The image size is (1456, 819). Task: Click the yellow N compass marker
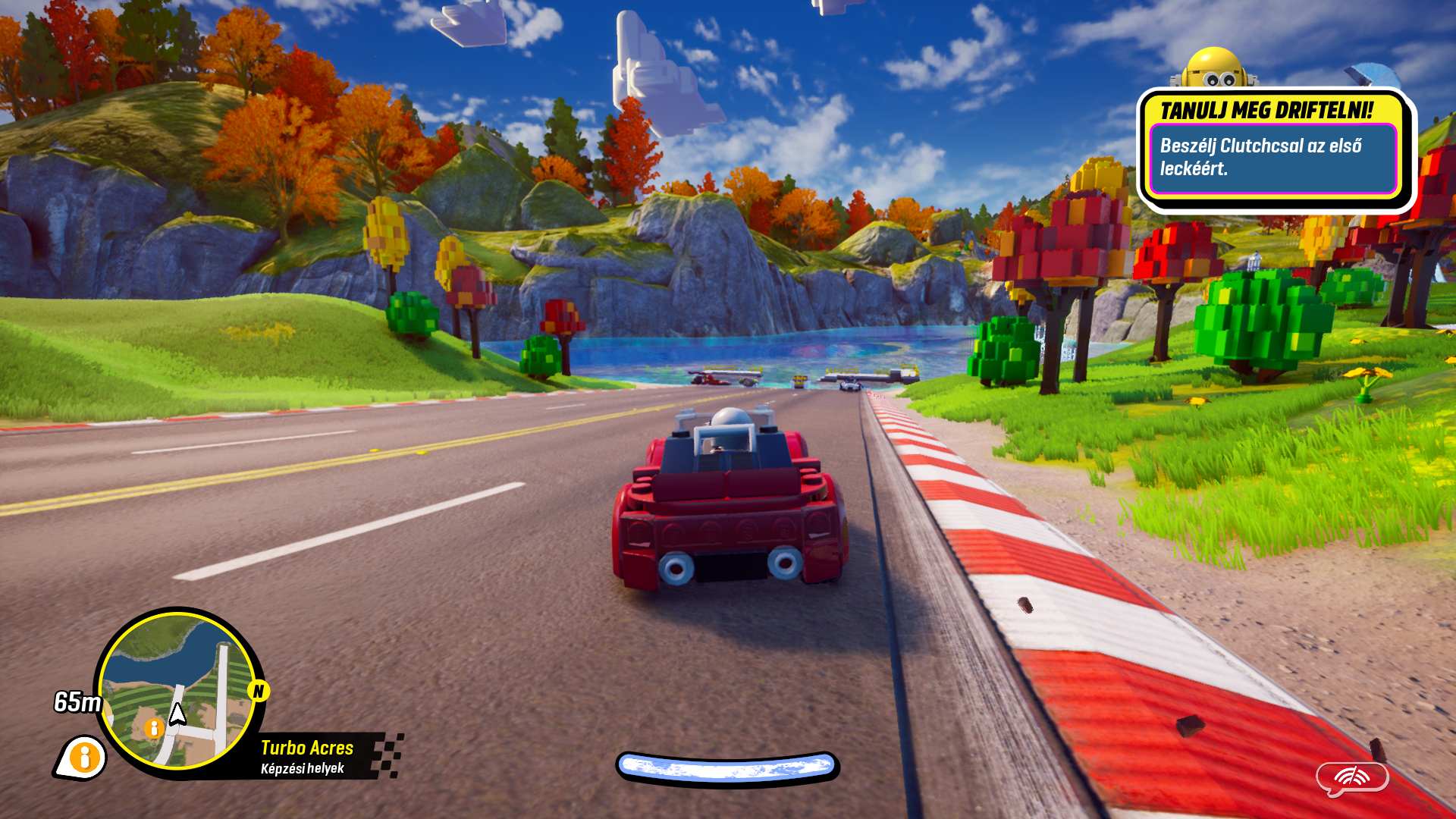tap(259, 691)
